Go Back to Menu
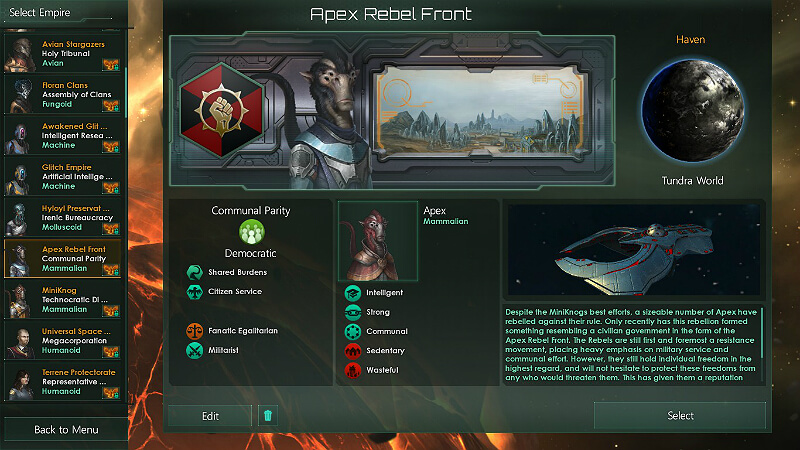This screenshot has height=450, width=800. [65, 430]
